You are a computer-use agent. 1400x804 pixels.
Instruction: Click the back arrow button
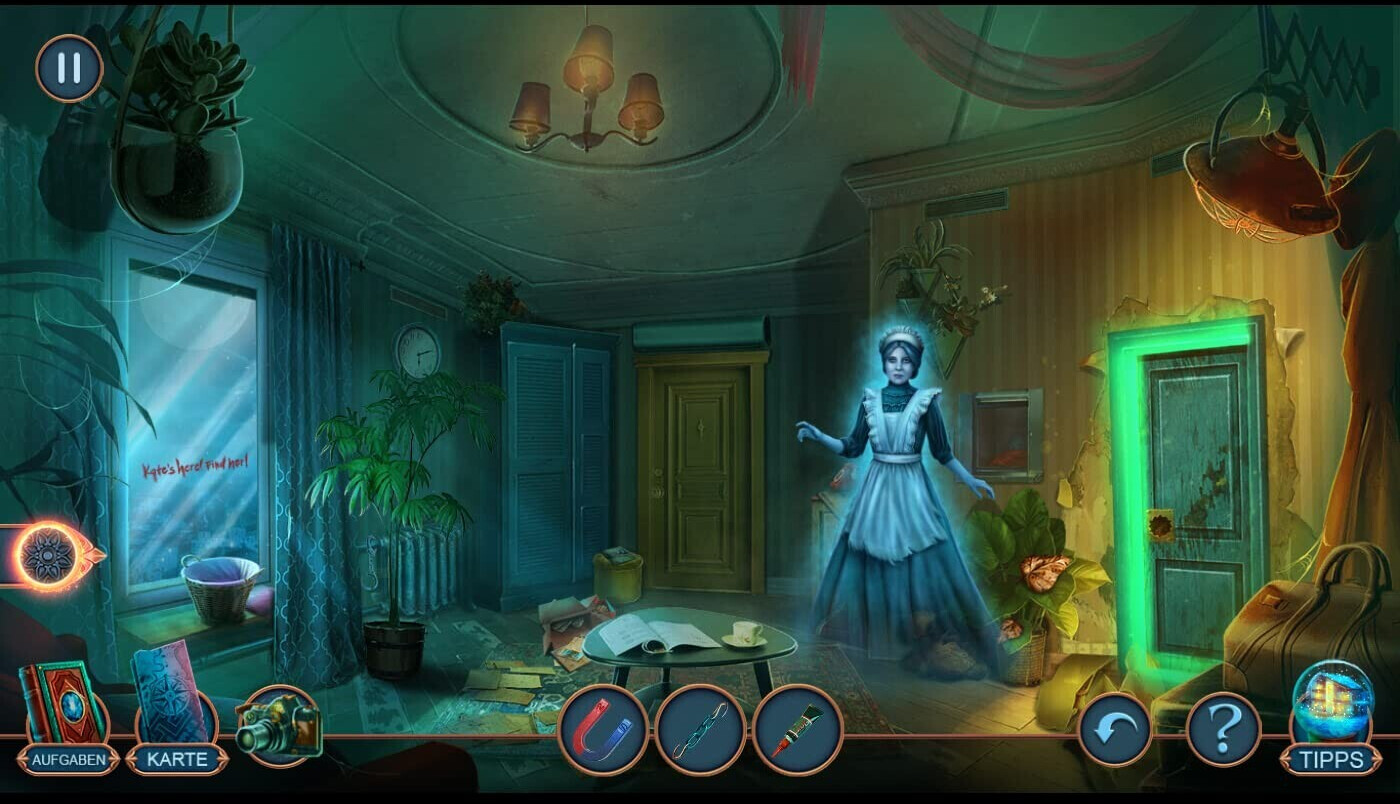pyautogui.click(x=1115, y=730)
